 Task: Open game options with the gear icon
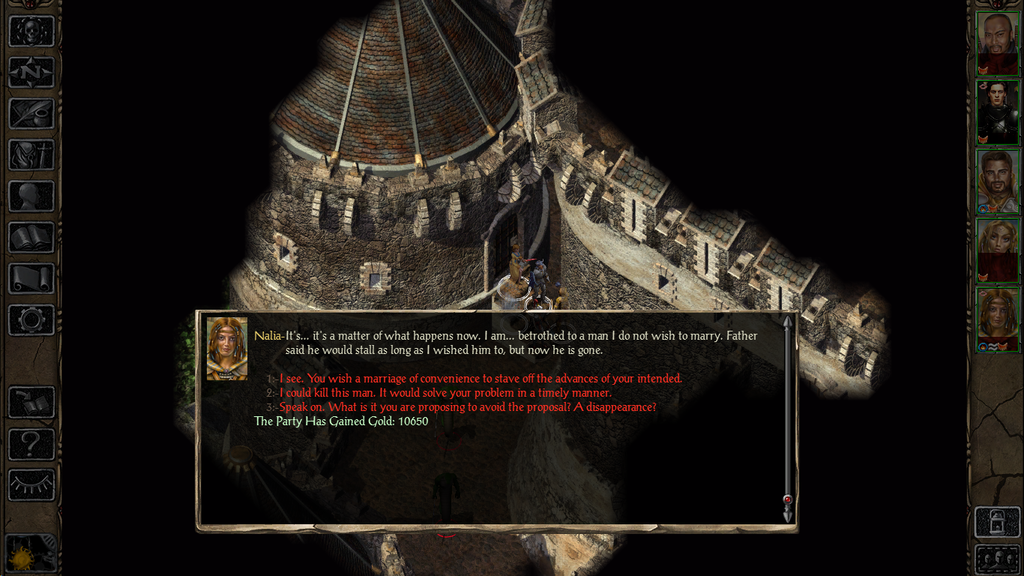coord(31,320)
